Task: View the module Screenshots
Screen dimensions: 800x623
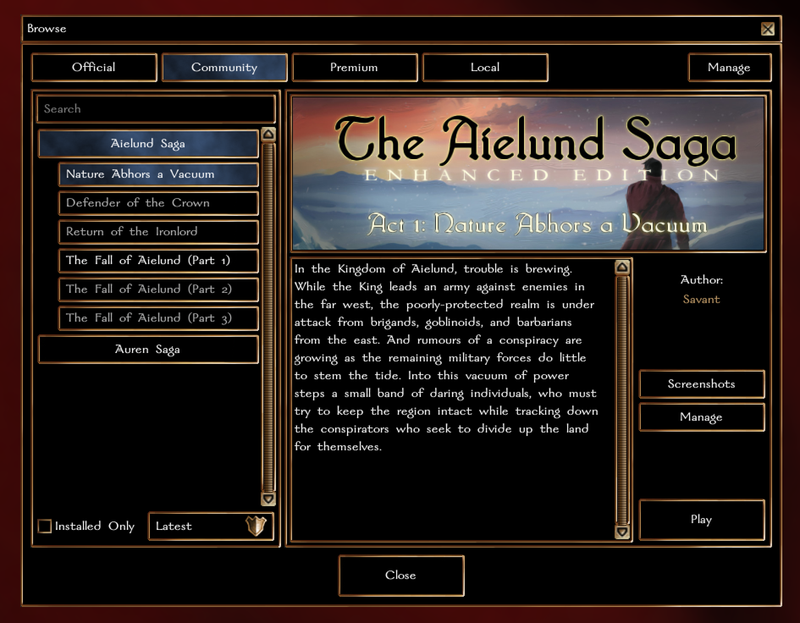Action: (x=701, y=384)
